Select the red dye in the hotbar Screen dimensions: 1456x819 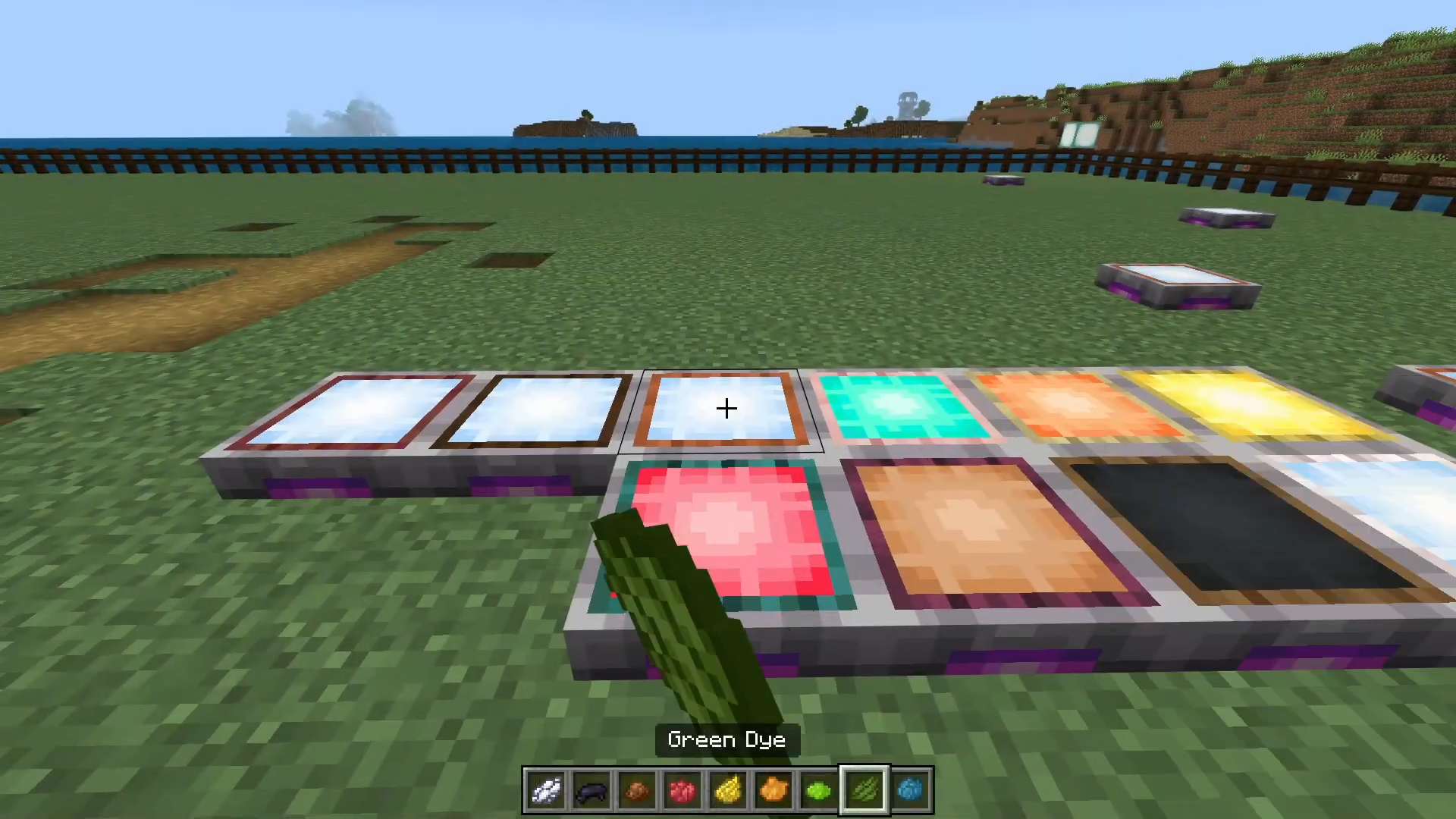682,791
